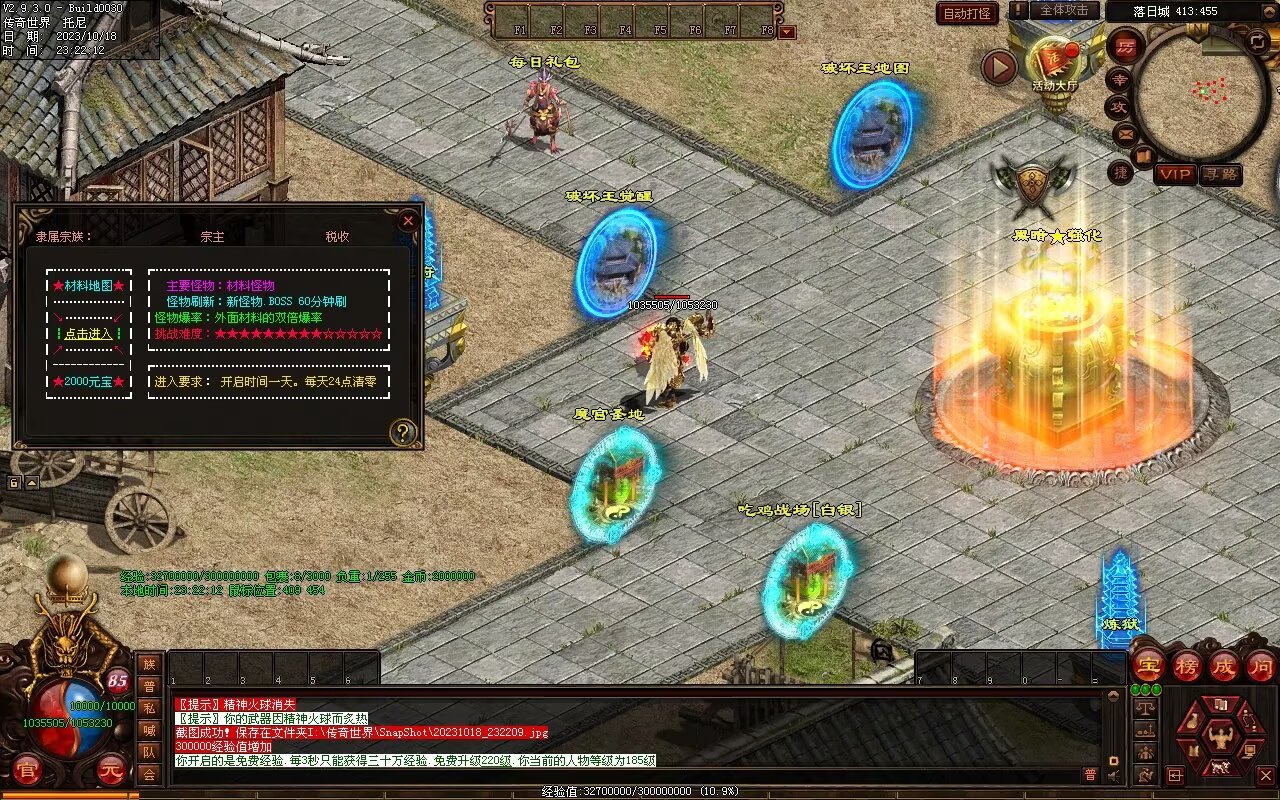Click the green 点击进入 enter link
This screenshot has width=1280, height=800.
click(x=89, y=334)
